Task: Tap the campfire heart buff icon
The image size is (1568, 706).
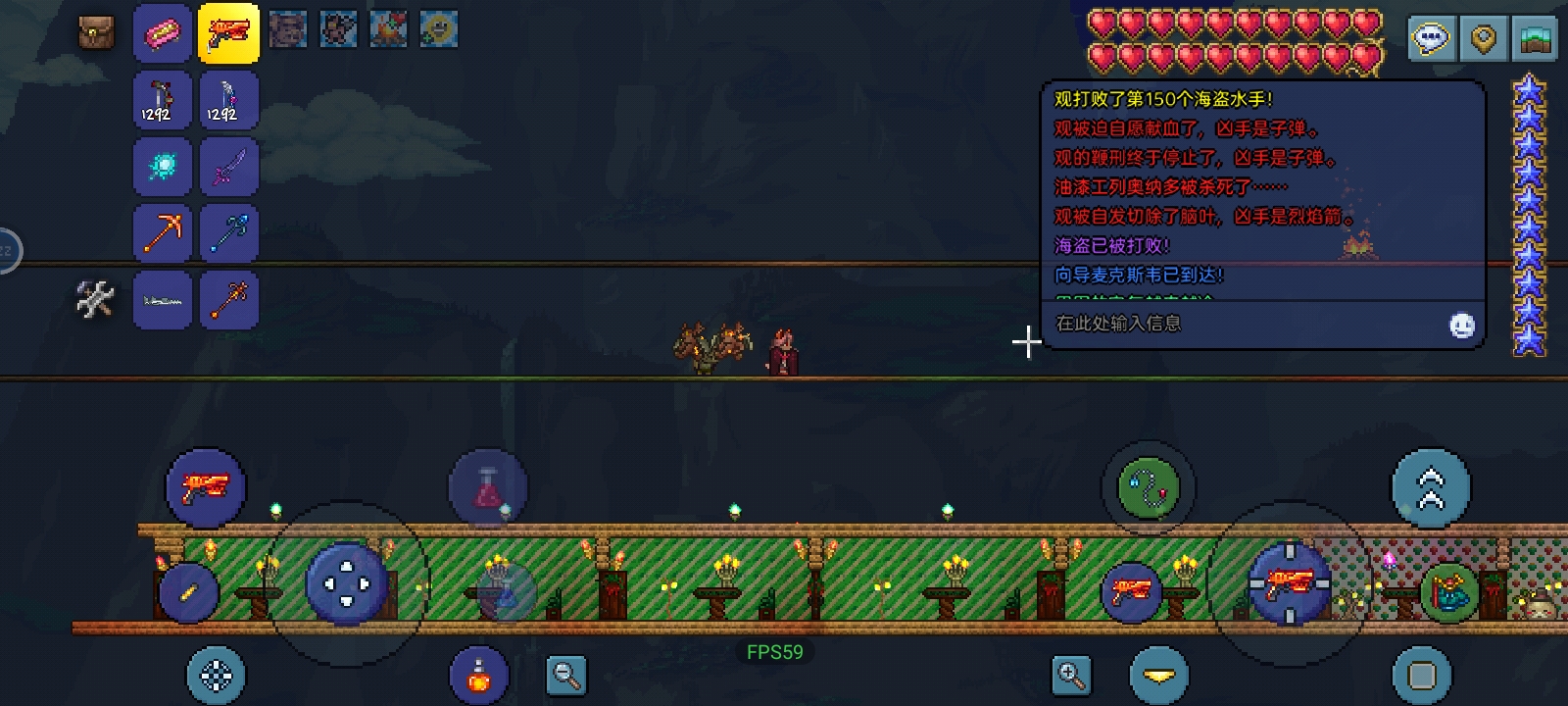Action: point(388,29)
